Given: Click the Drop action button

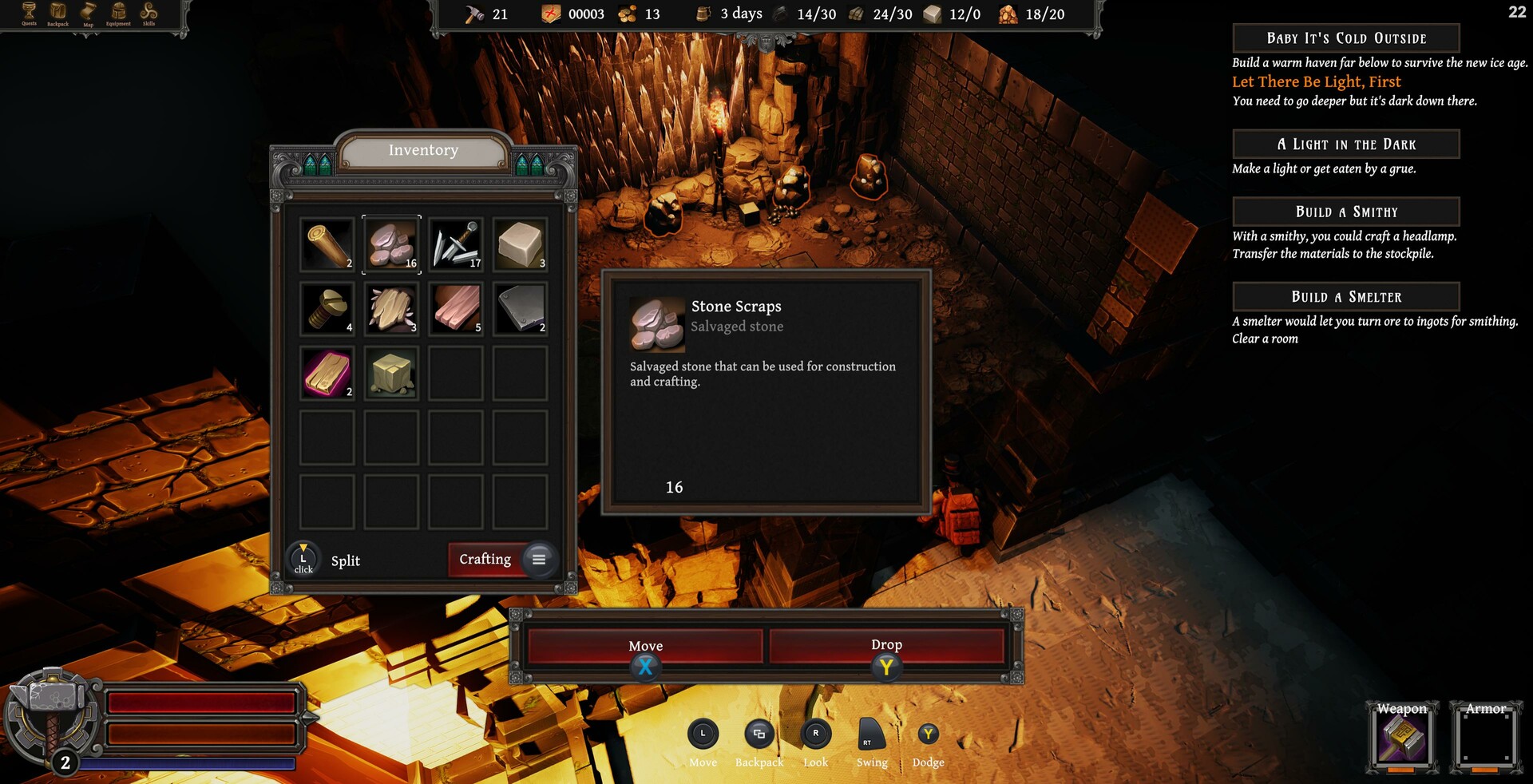Looking at the screenshot, I should tap(888, 645).
